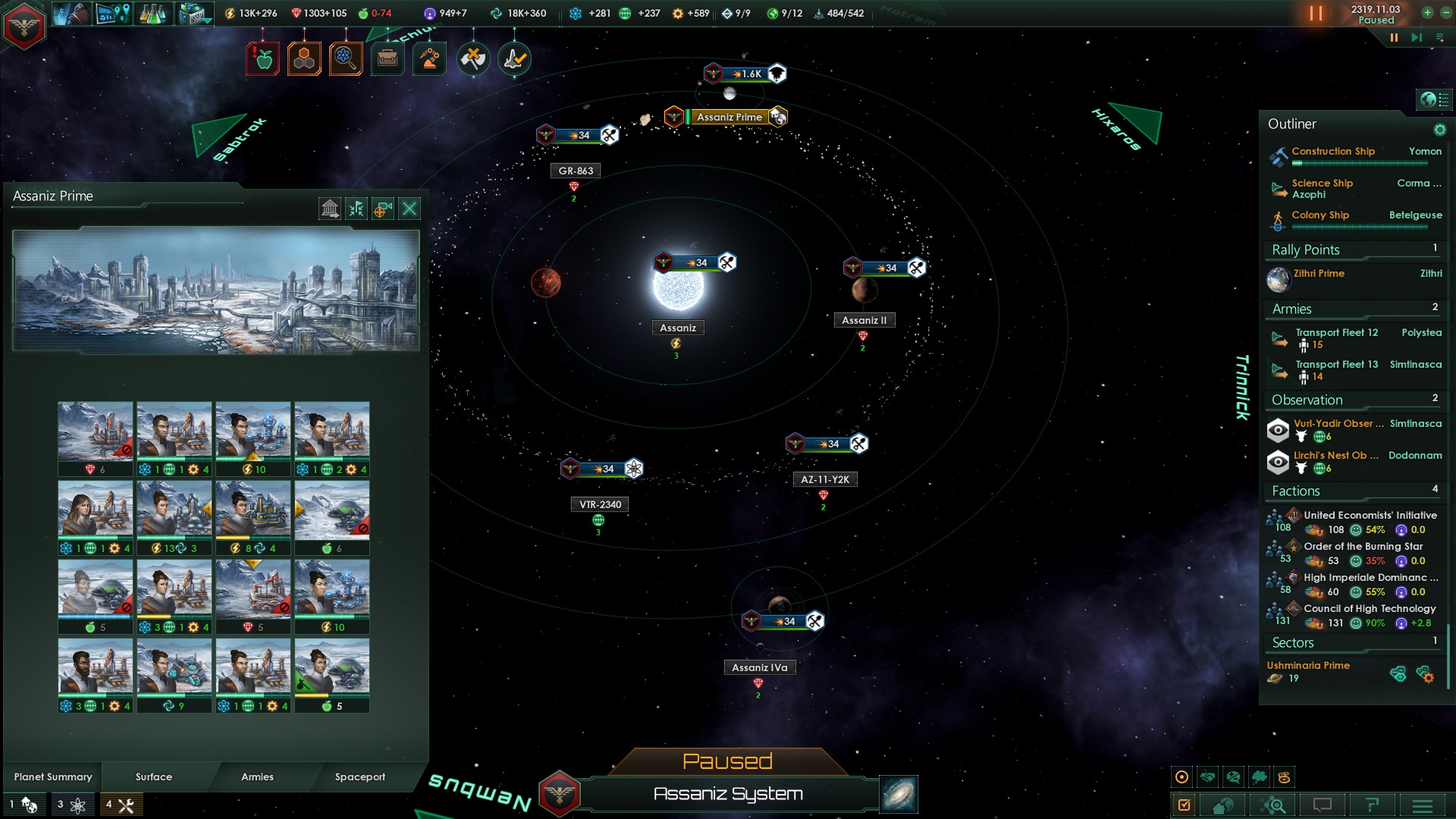This screenshot has height=819, width=1456.
Task: Switch to the Planet Summary tab
Action: 53,777
